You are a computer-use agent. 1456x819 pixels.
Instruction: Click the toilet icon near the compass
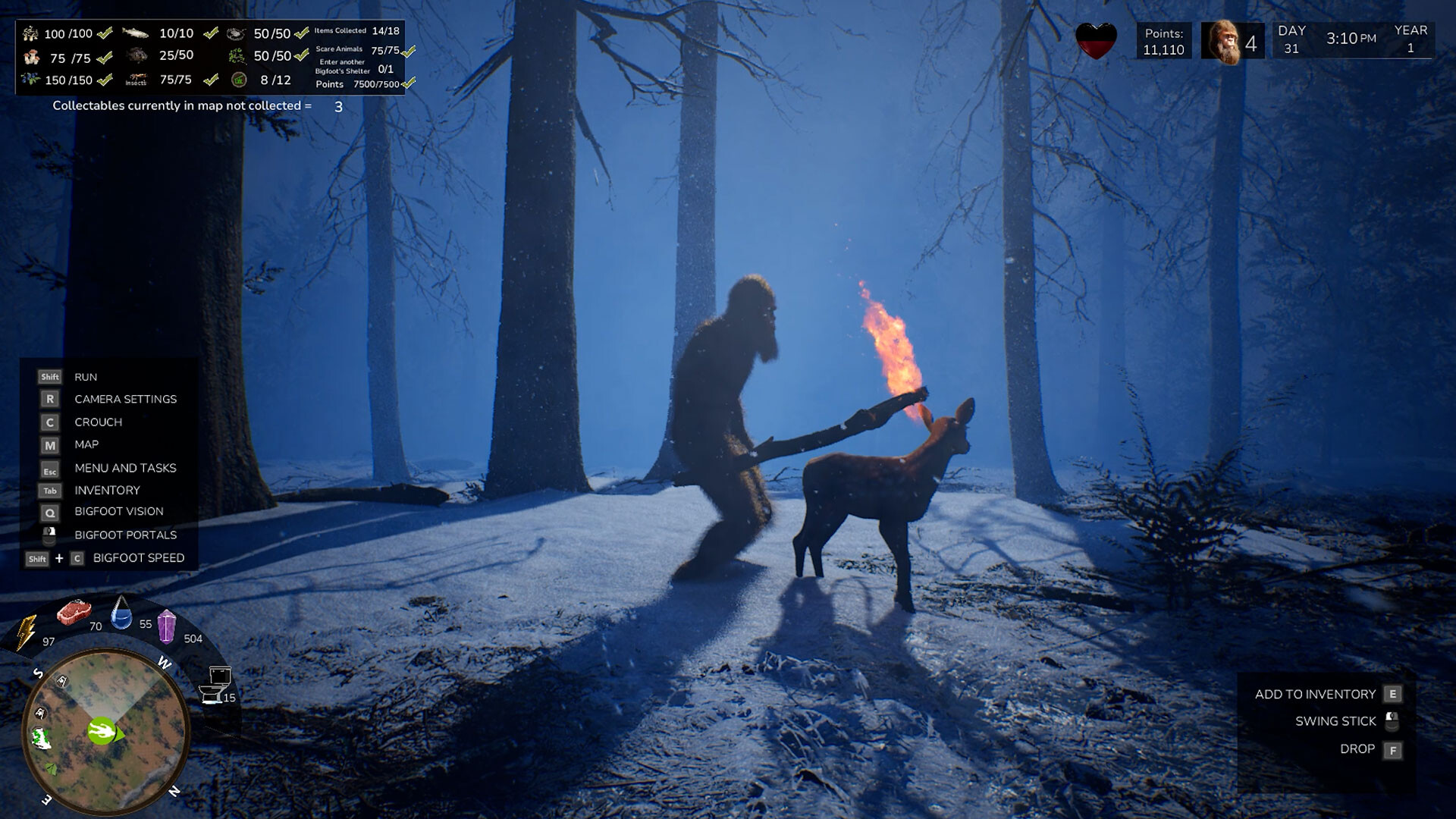216,683
